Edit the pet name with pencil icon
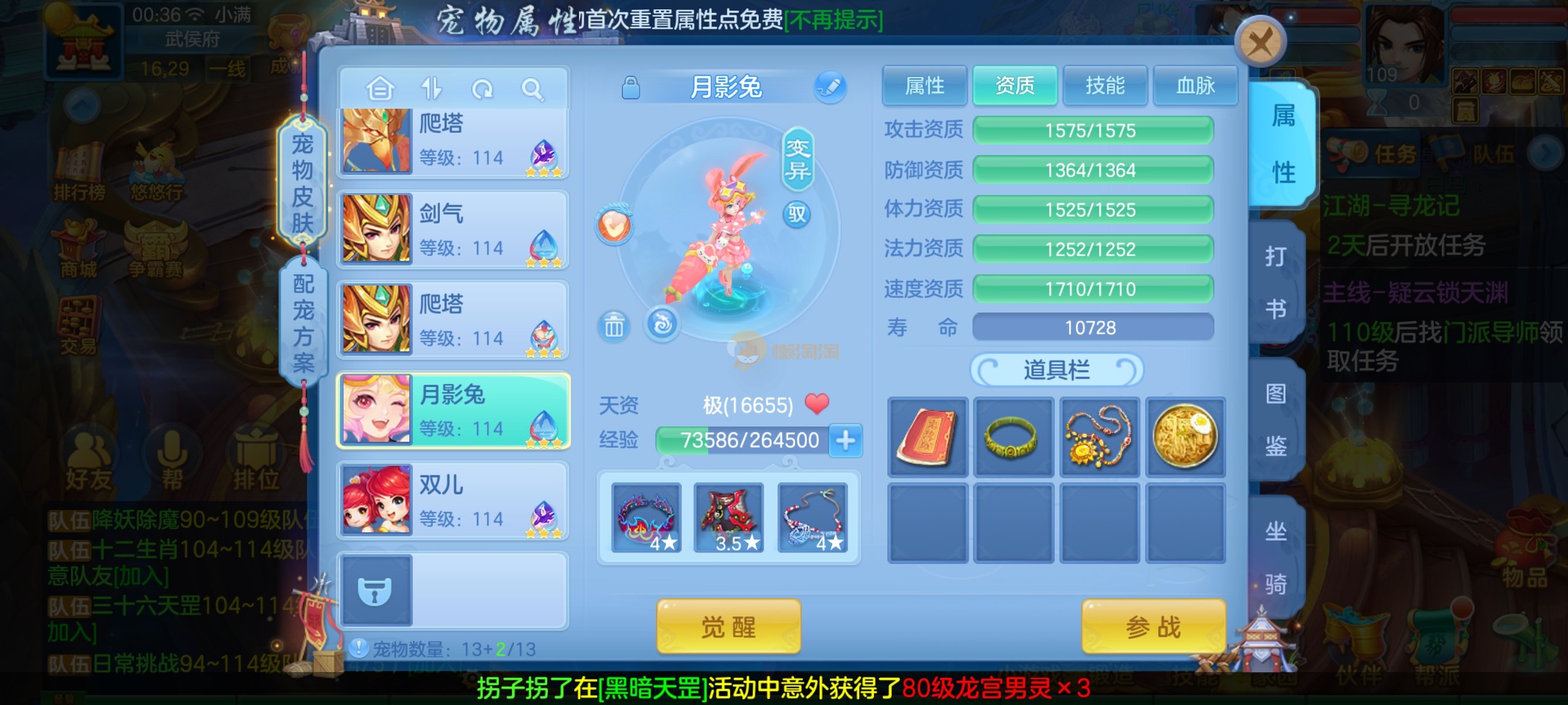 coord(830,87)
